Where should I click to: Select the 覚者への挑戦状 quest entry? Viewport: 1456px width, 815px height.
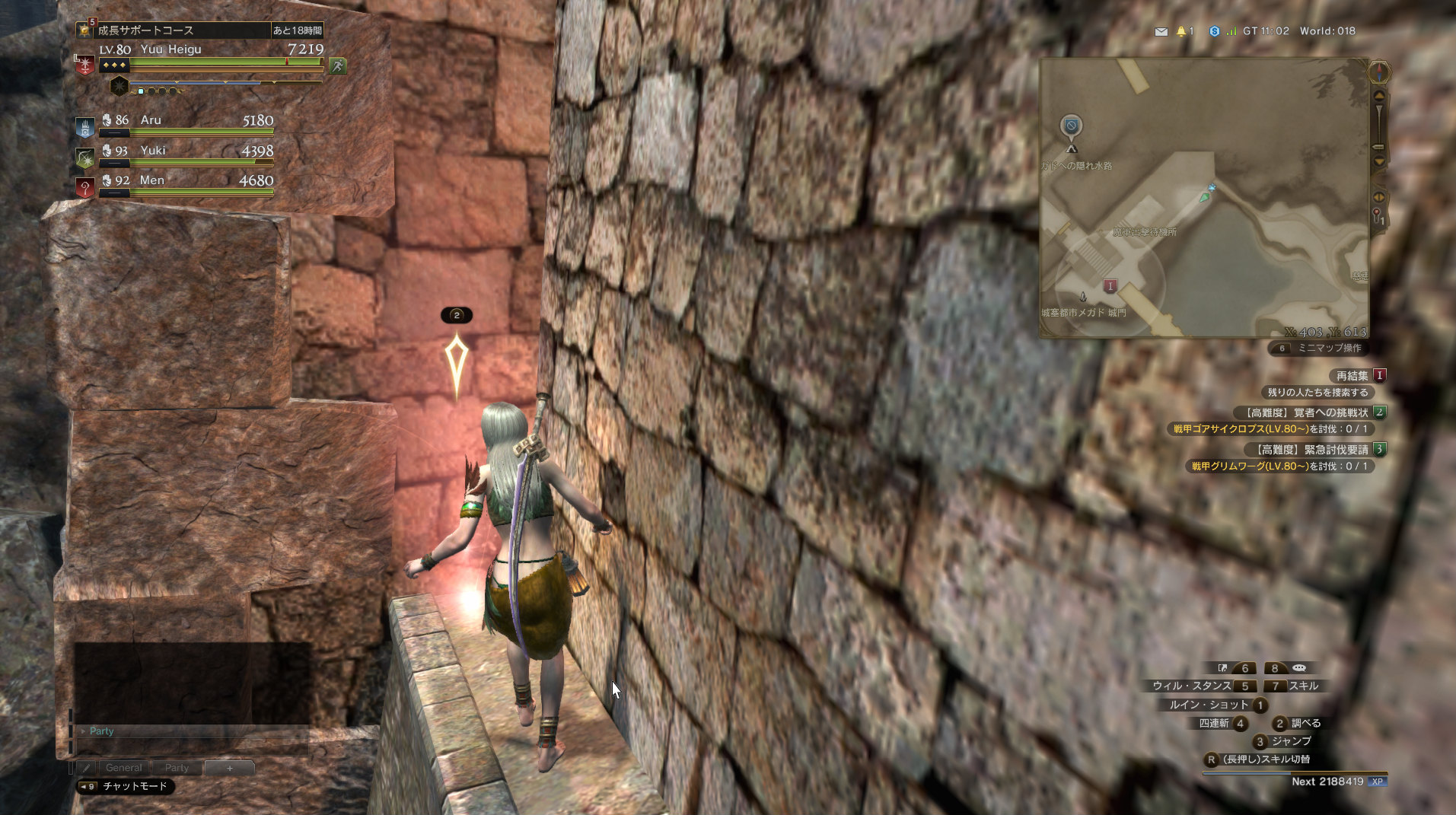pyautogui.click(x=1308, y=412)
